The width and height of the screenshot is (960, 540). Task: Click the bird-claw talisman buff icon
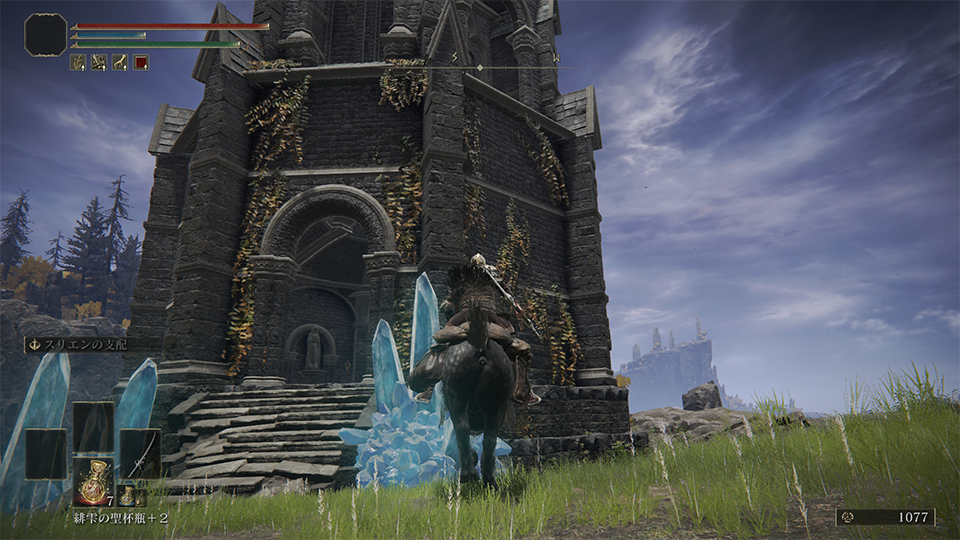point(120,62)
